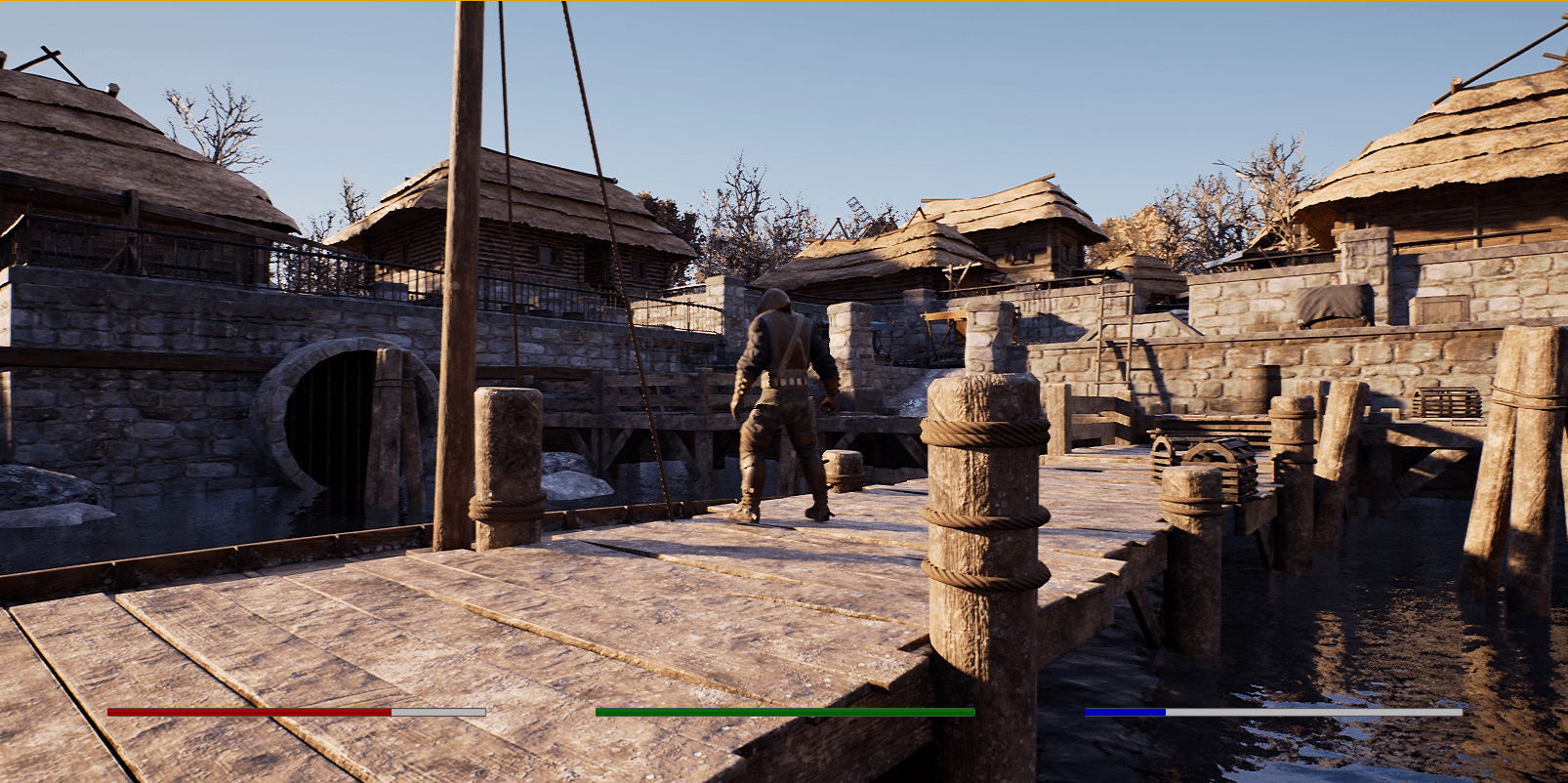Click the wooden ladder on the rooftop
1568x783 pixels.
(x=857, y=213)
